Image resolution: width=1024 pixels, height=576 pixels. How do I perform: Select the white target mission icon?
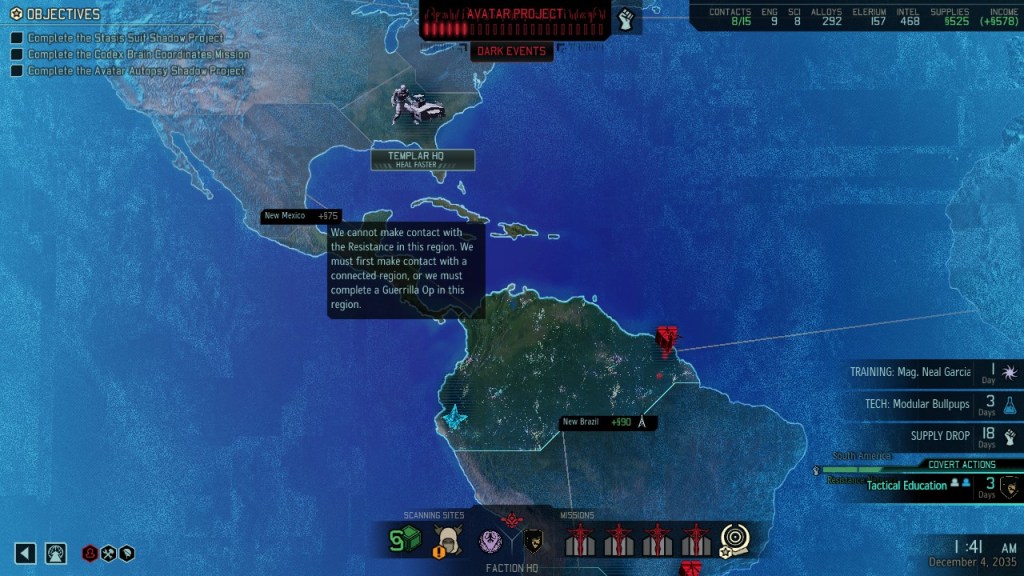coord(735,540)
